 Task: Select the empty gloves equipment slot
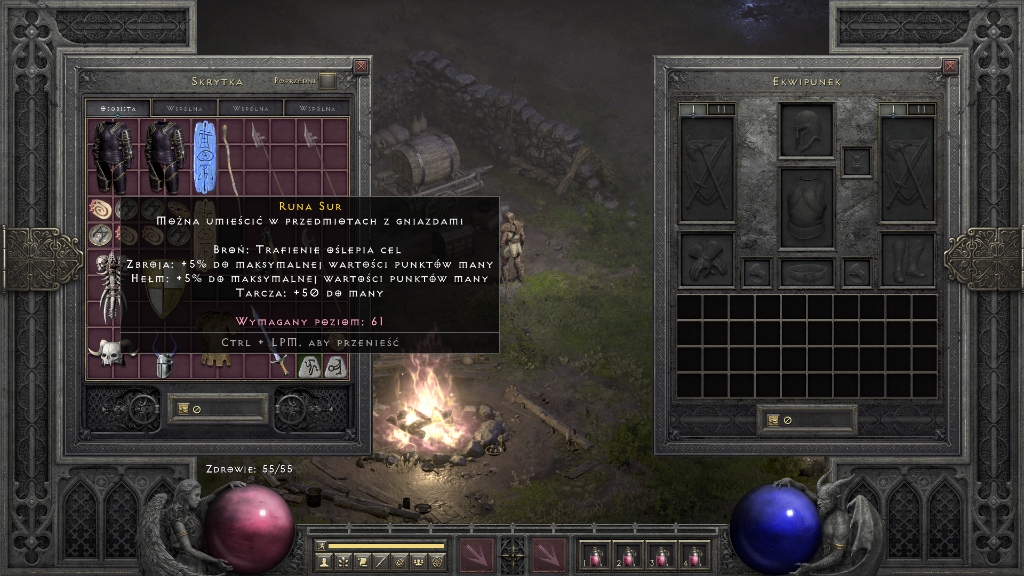point(706,259)
